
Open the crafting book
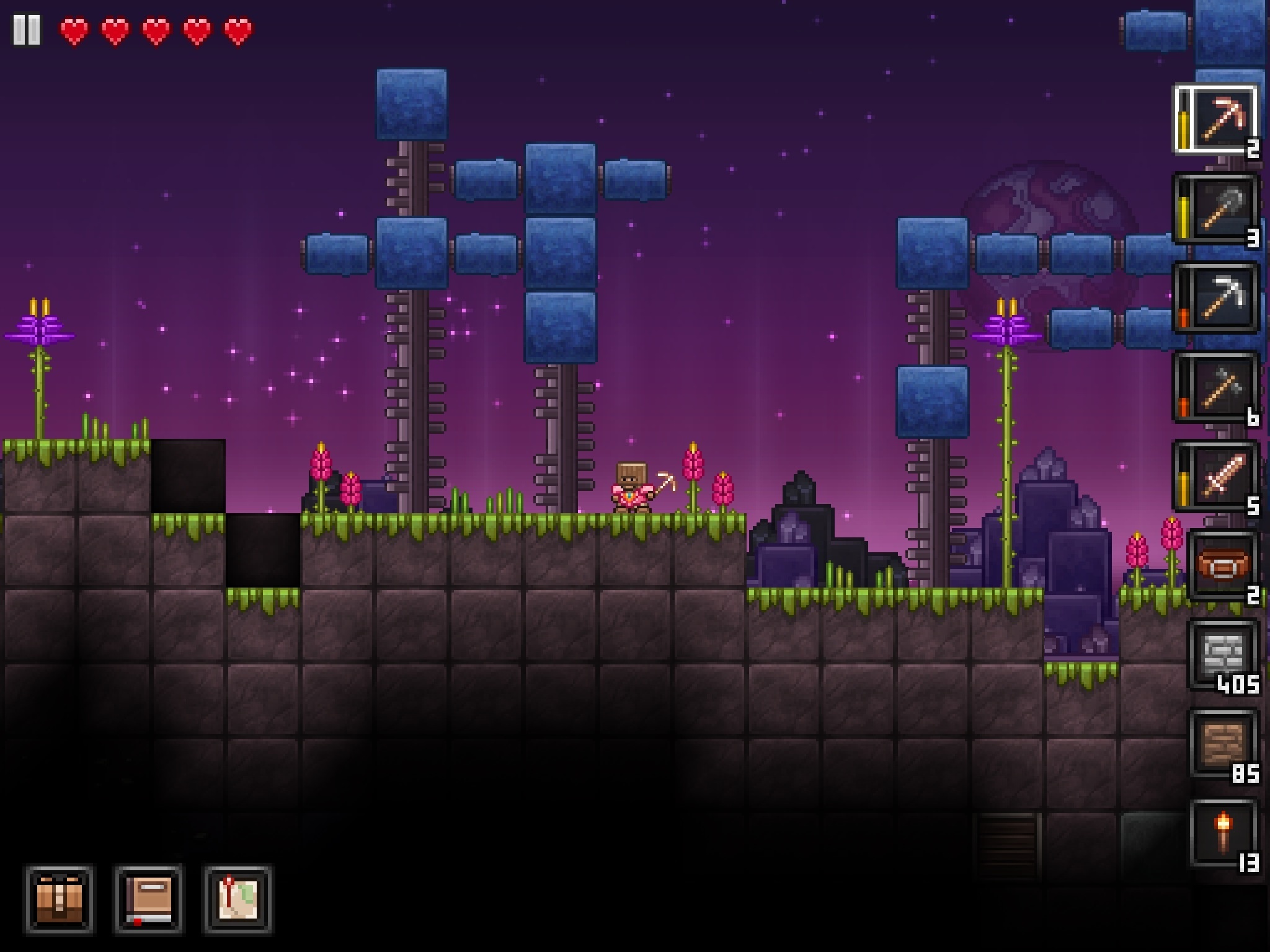coord(149,899)
